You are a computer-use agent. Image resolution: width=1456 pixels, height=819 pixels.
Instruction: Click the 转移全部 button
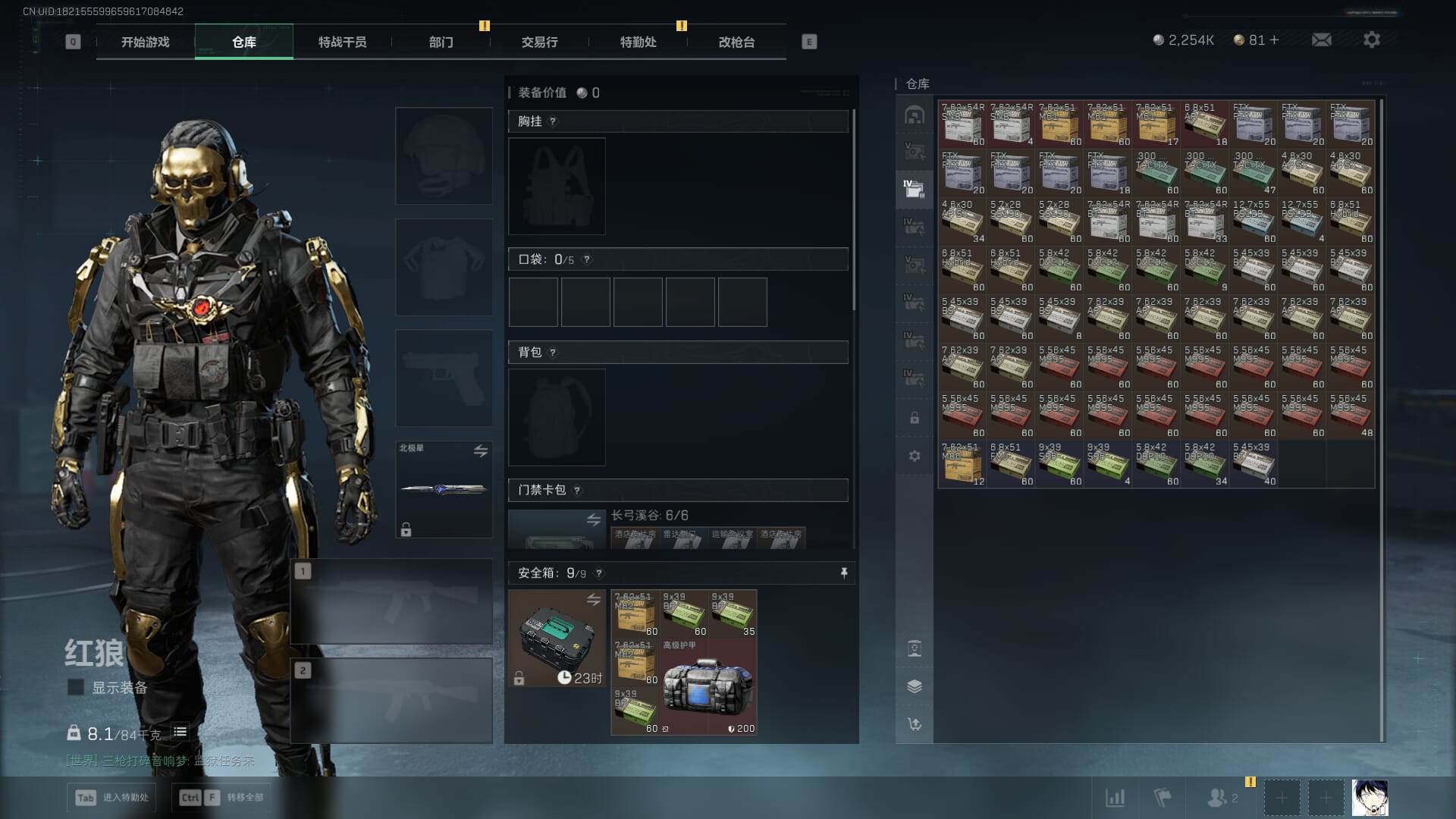click(222, 797)
